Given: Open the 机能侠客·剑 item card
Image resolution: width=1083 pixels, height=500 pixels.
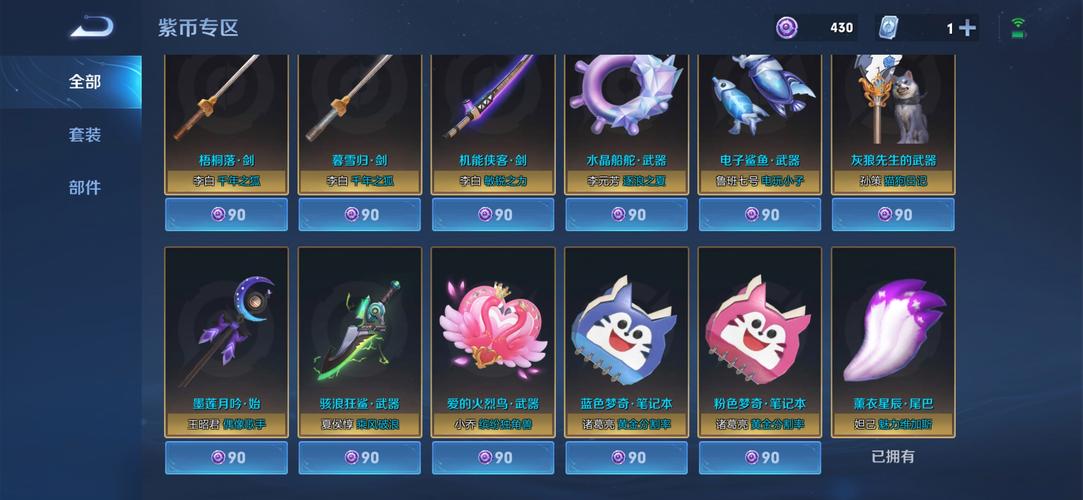Looking at the screenshot, I should pos(492,120).
